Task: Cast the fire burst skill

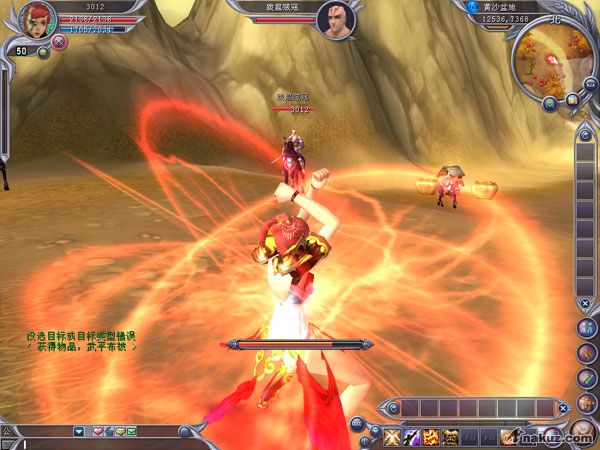Action: pos(430,436)
